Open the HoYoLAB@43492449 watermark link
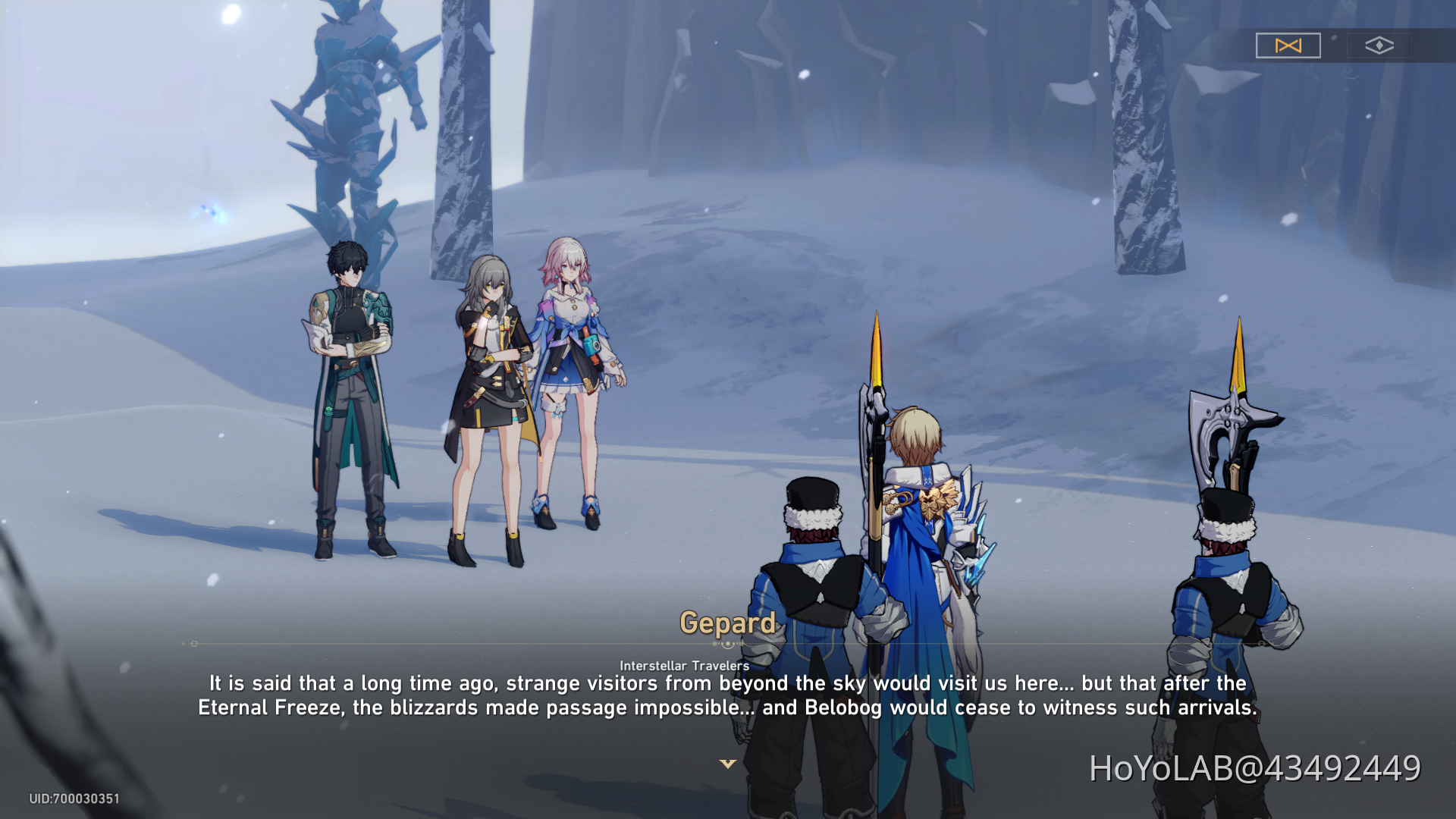 [x=1253, y=767]
